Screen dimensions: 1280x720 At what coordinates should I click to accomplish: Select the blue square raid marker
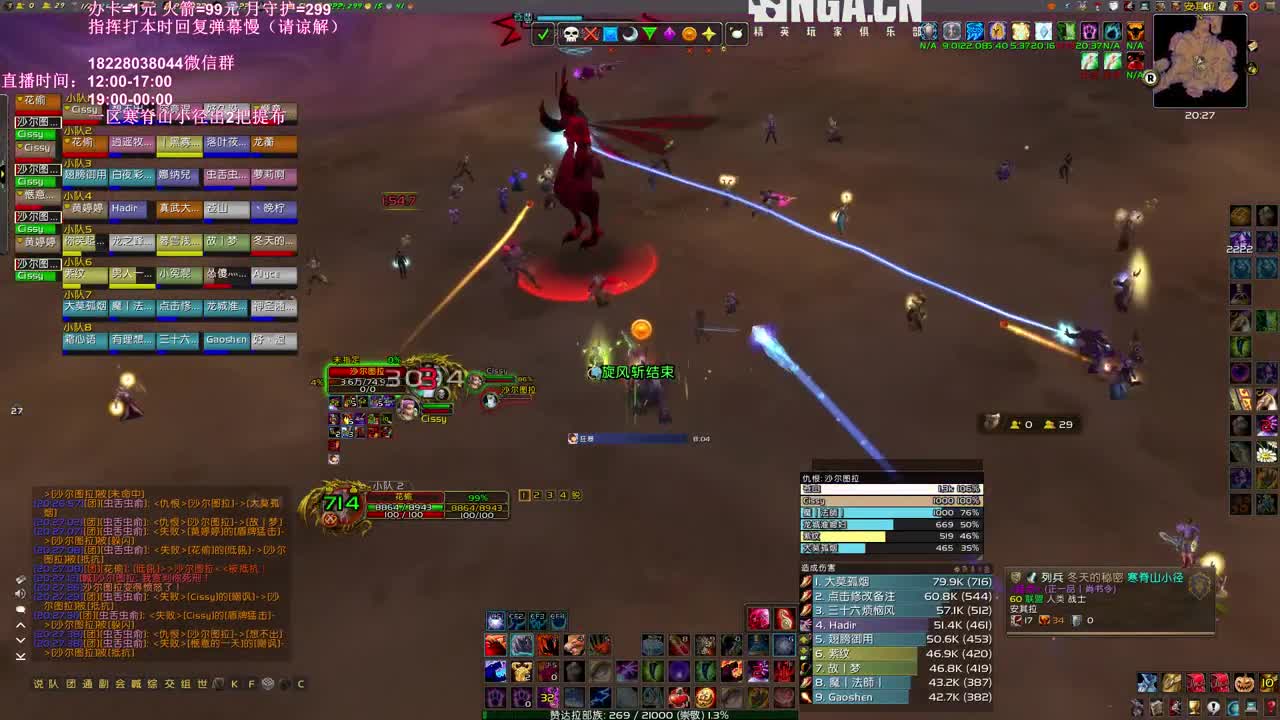[610, 34]
